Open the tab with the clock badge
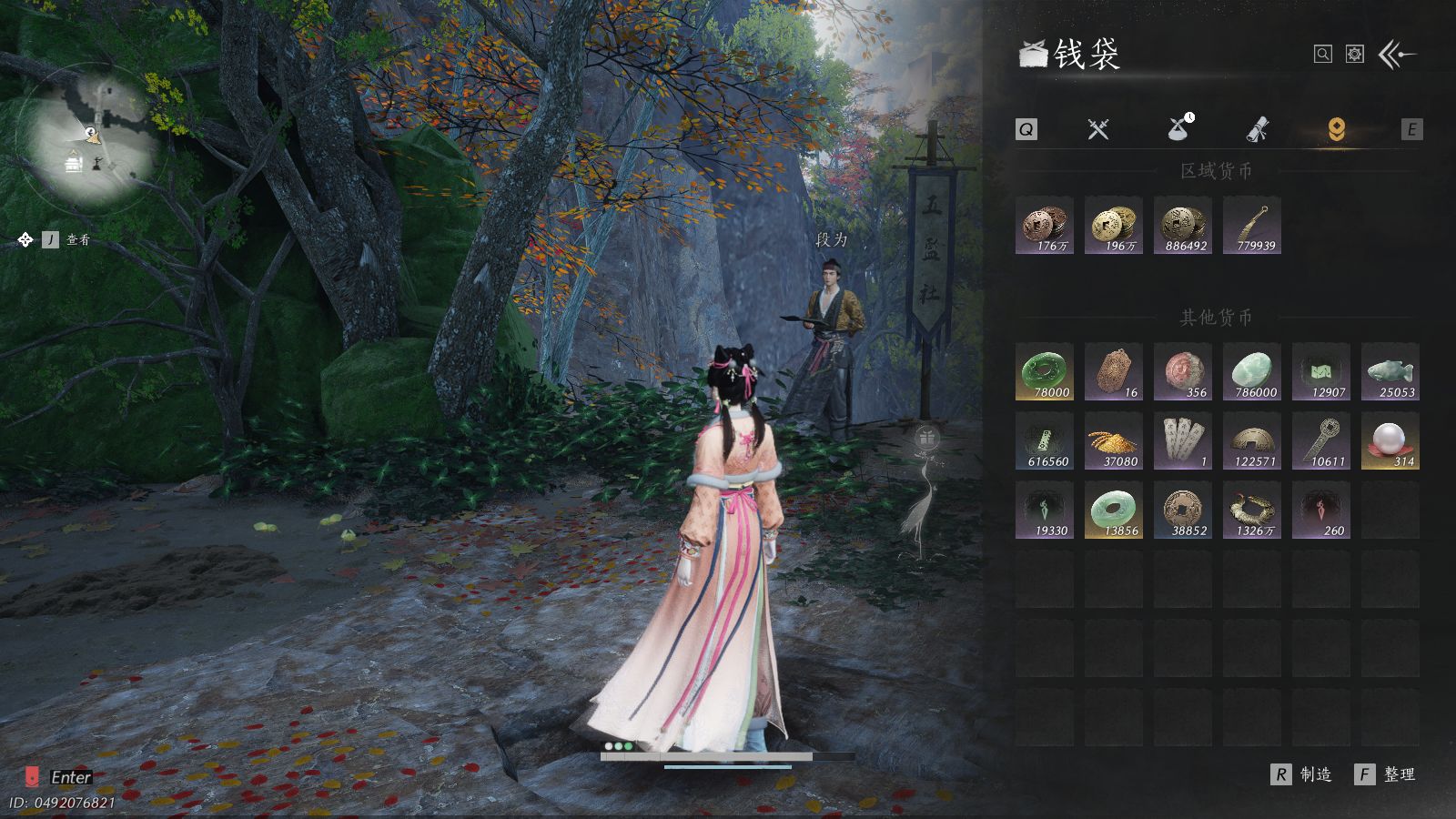This screenshot has width=1456, height=819. [1179, 128]
